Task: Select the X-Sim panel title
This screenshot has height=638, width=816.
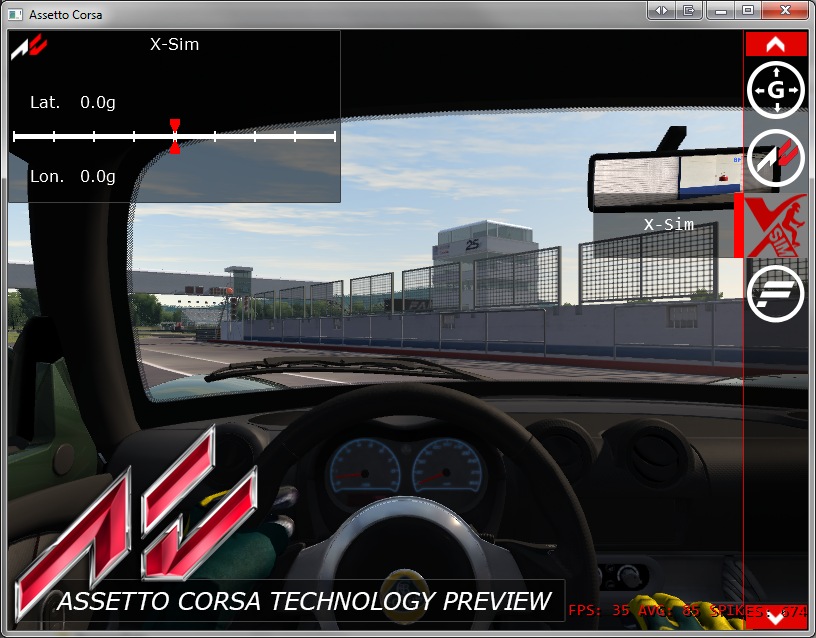Action: coord(174,44)
